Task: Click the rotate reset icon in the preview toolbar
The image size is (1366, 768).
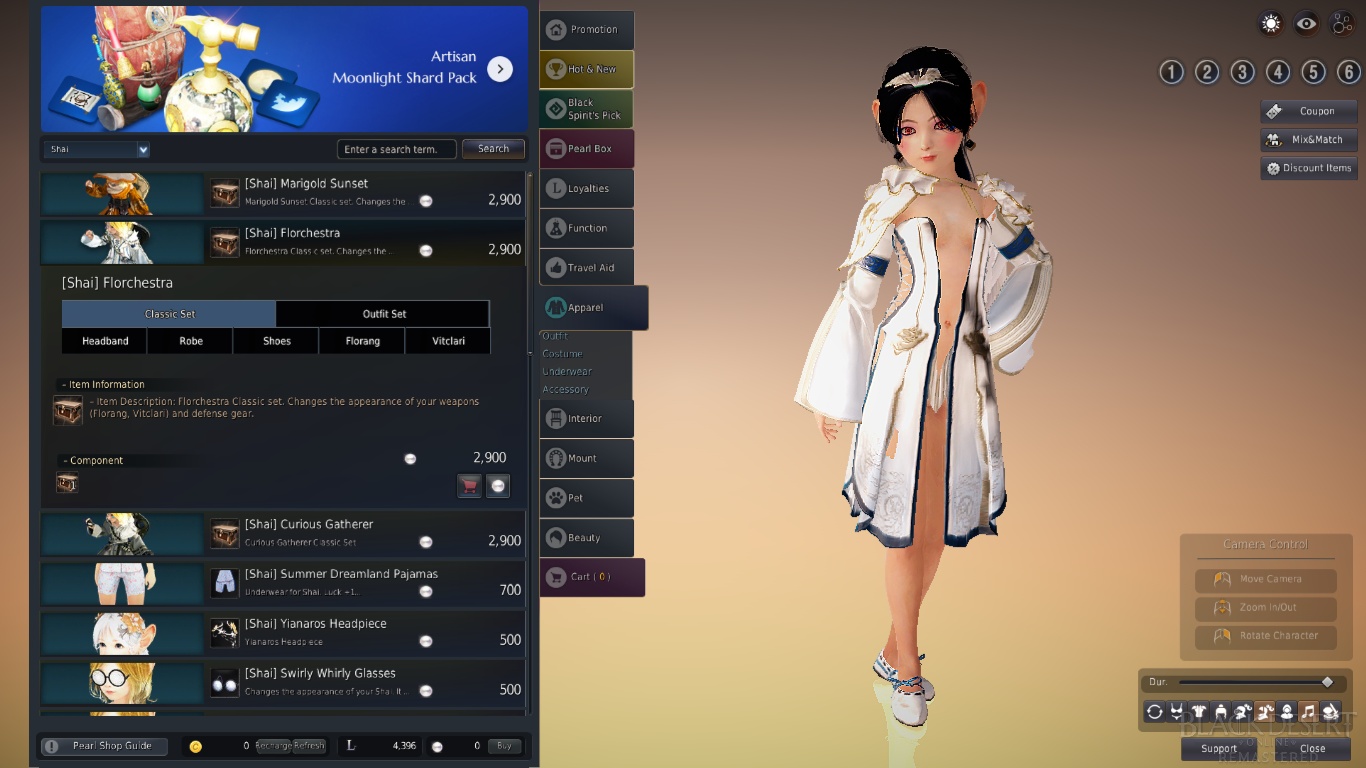Action: click(x=1154, y=711)
